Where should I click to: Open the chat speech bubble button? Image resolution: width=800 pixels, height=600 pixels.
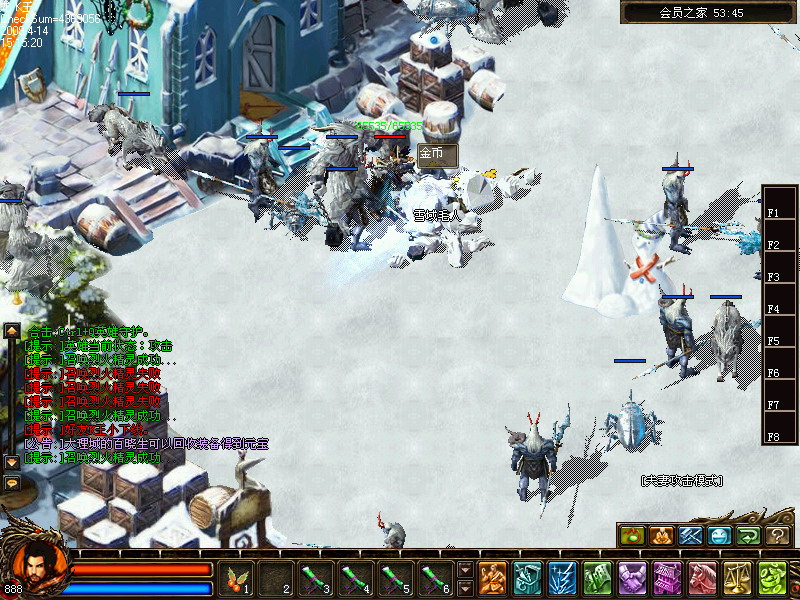(x=12, y=483)
